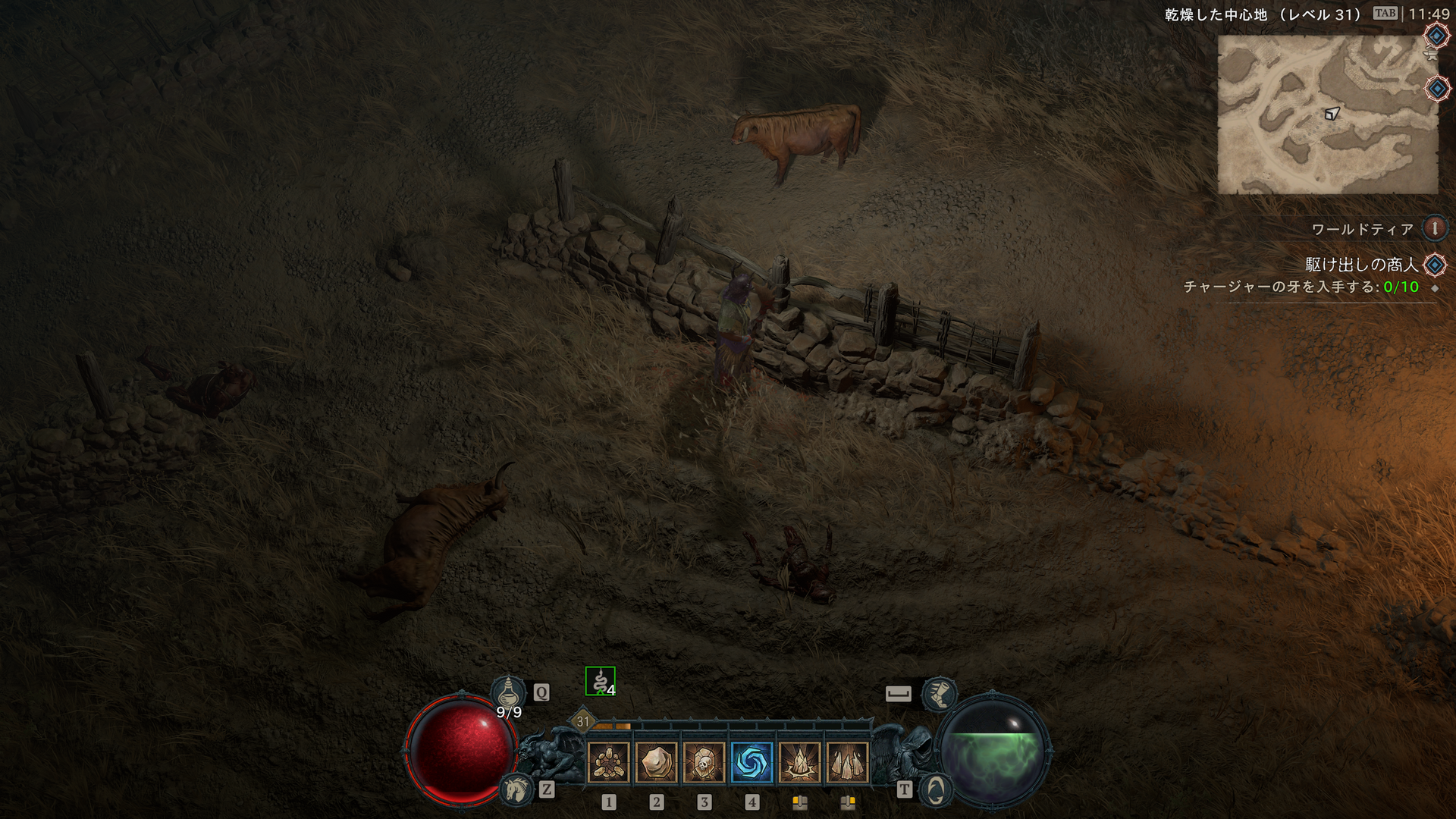Cast the three stone shards skill
1456x819 pixels.
coord(847,762)
